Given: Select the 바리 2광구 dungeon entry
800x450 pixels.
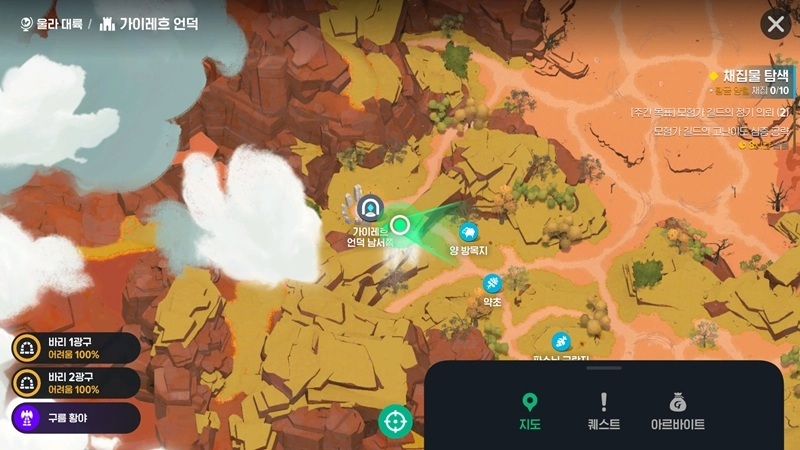Looking at the screenshot, I should 70,382.
